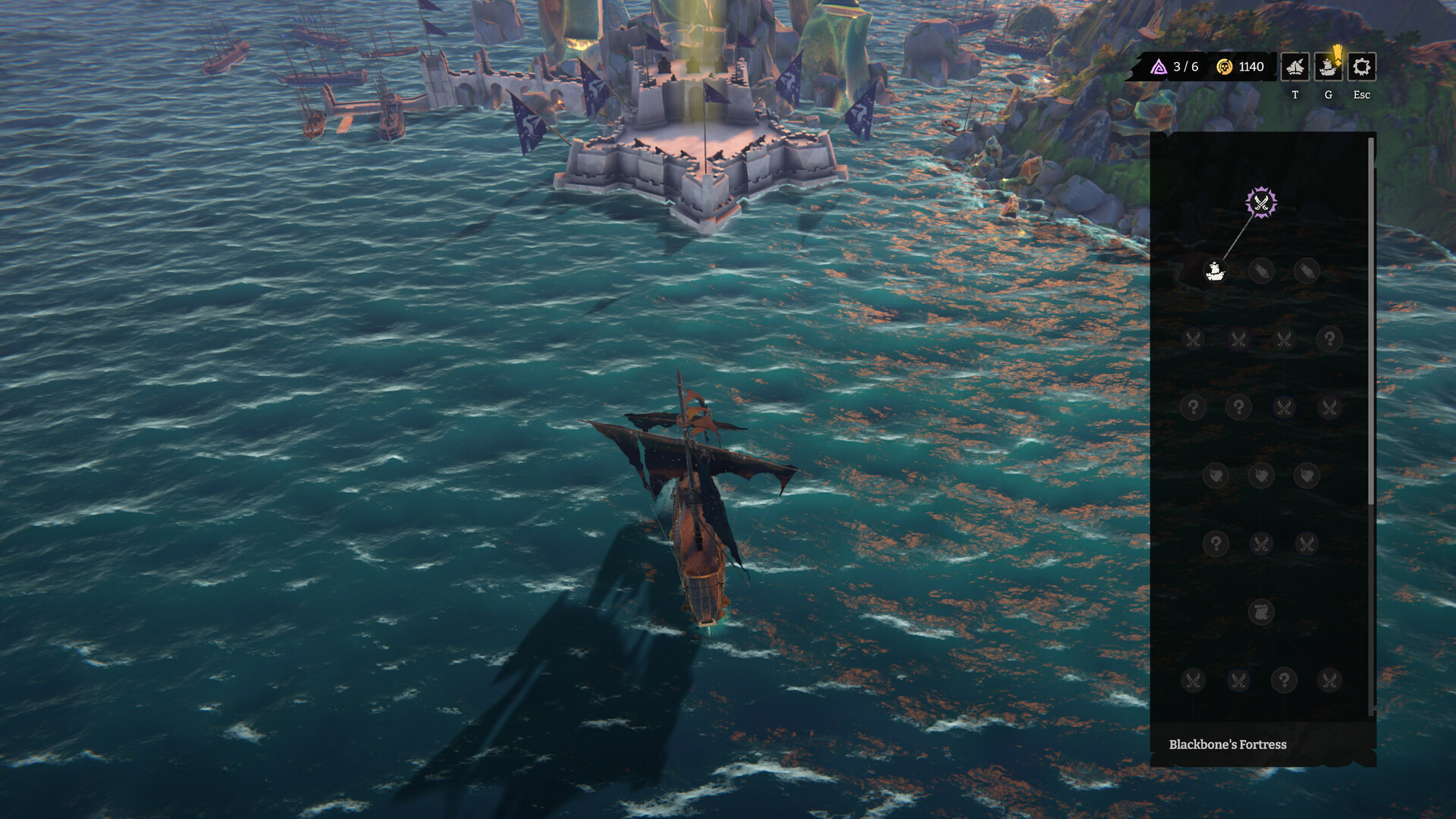Click the middle fist node in the center row
This screenshot has width=1456, height=819.
[1261, 474]
